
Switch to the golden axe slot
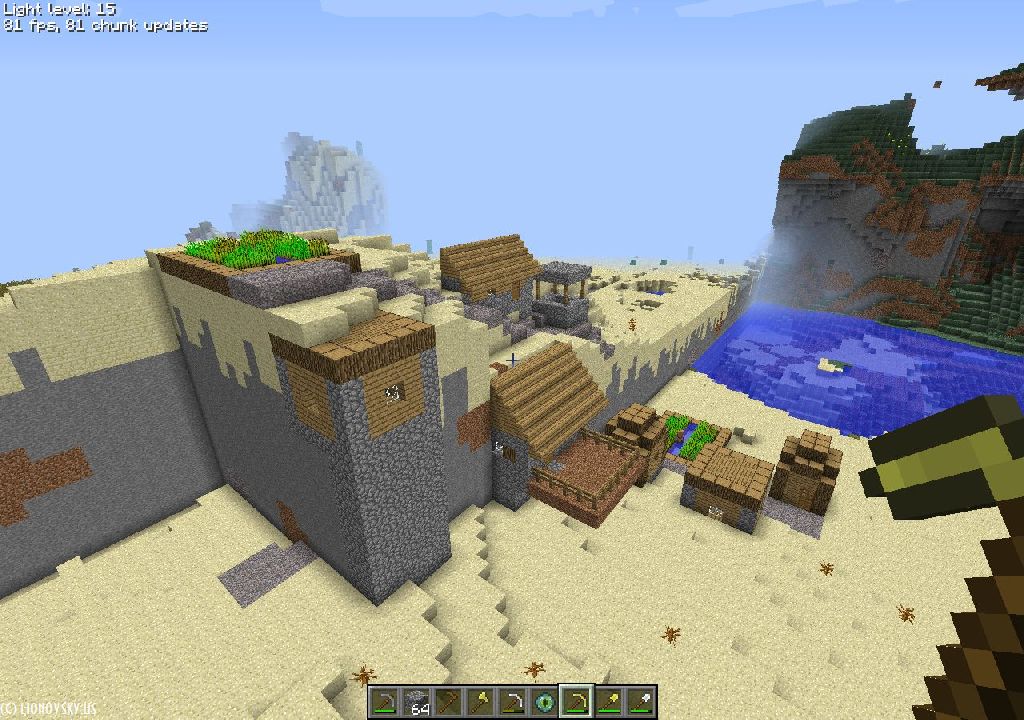481,702
